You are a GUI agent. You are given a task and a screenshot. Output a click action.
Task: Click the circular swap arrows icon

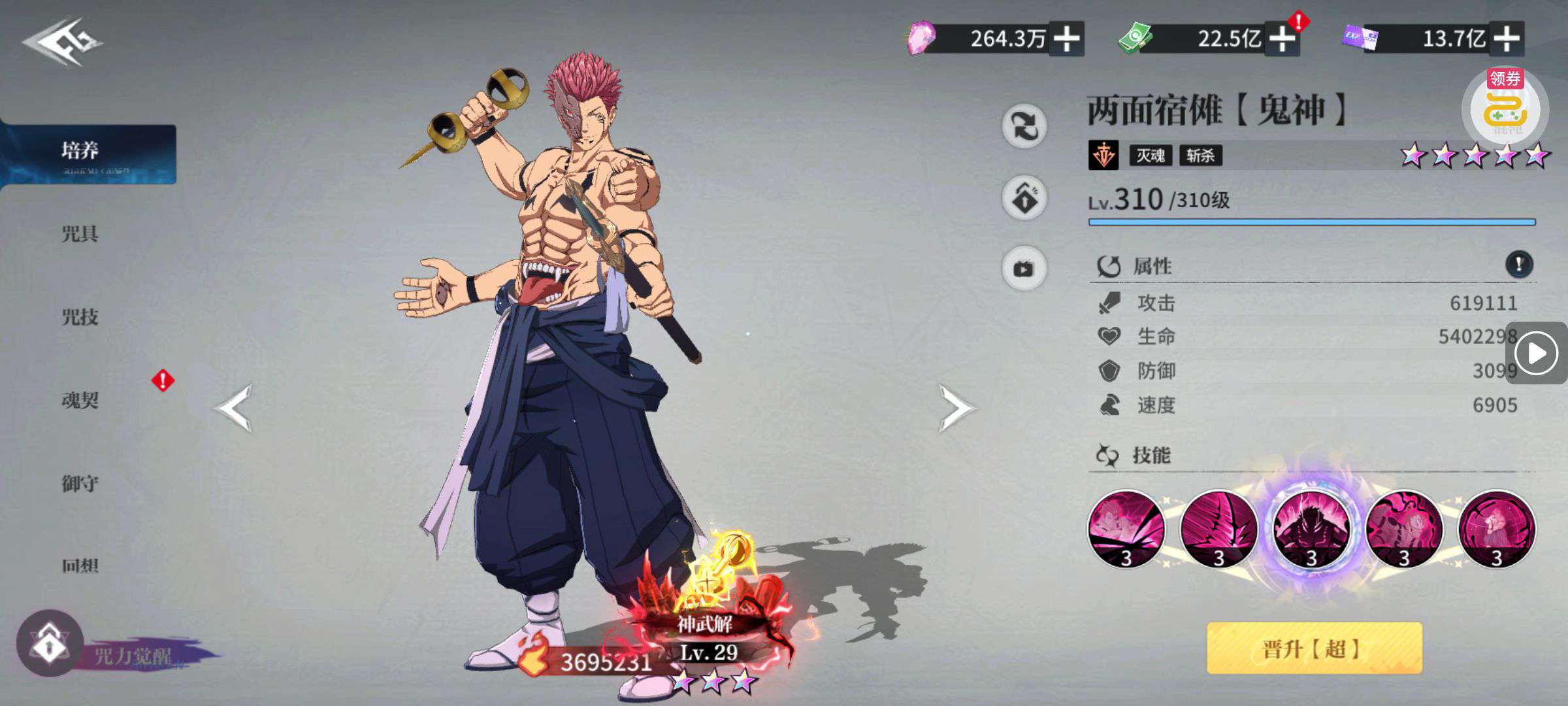(1024, 126)
